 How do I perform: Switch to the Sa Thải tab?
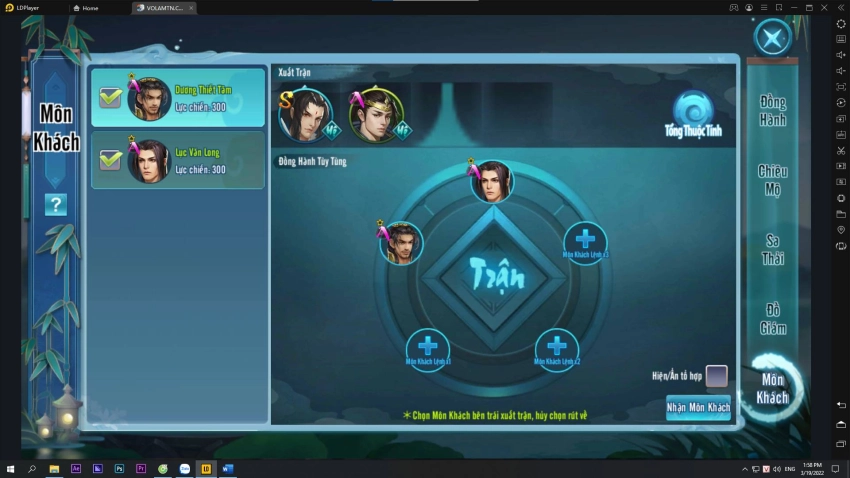(x=772, y=249)
